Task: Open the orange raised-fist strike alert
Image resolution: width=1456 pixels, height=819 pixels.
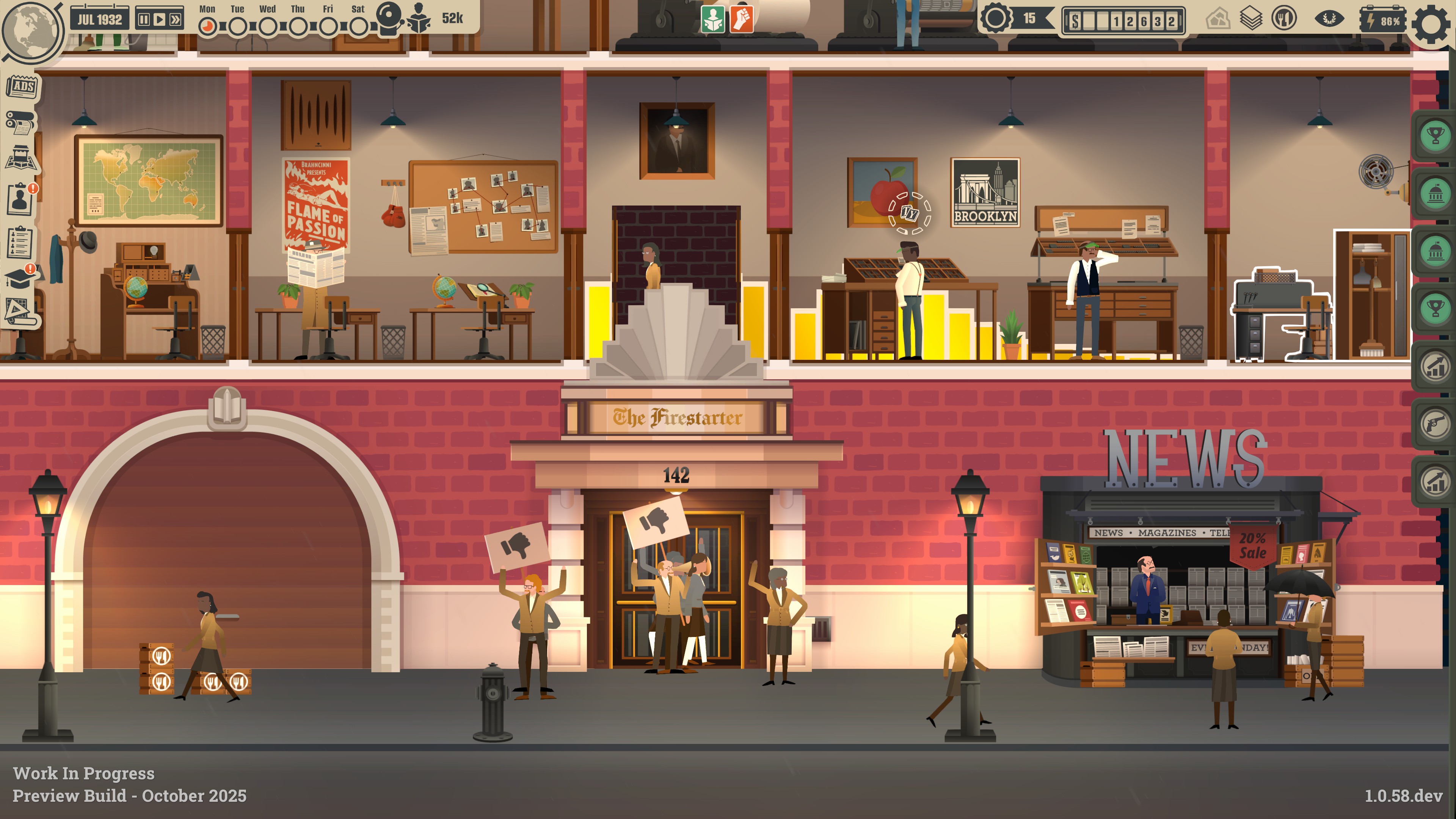Action: pos(741,19)
